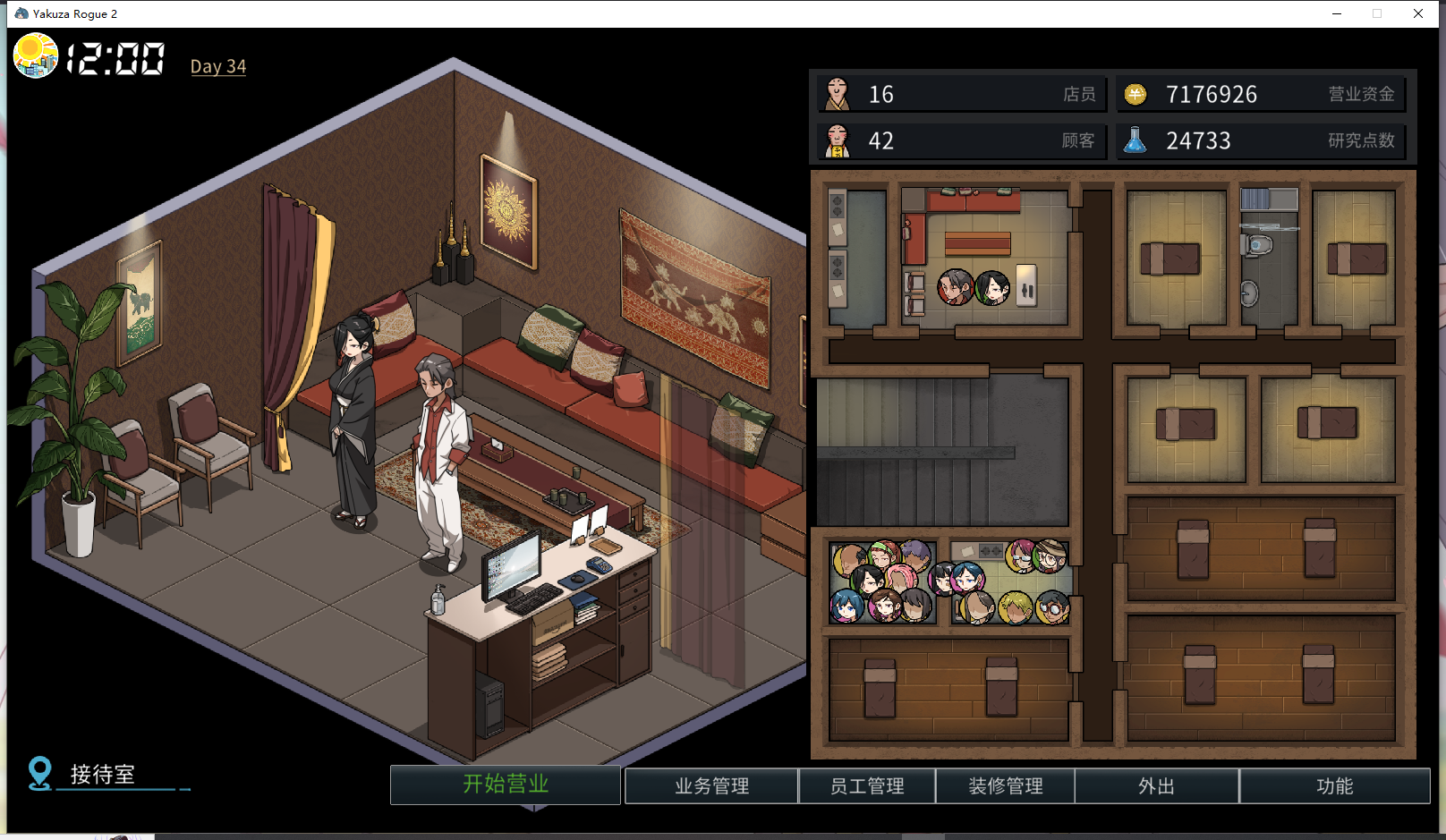Click the 顾客 customer count panel
This screenshot has height=840, width=1446.
point(962,140)
